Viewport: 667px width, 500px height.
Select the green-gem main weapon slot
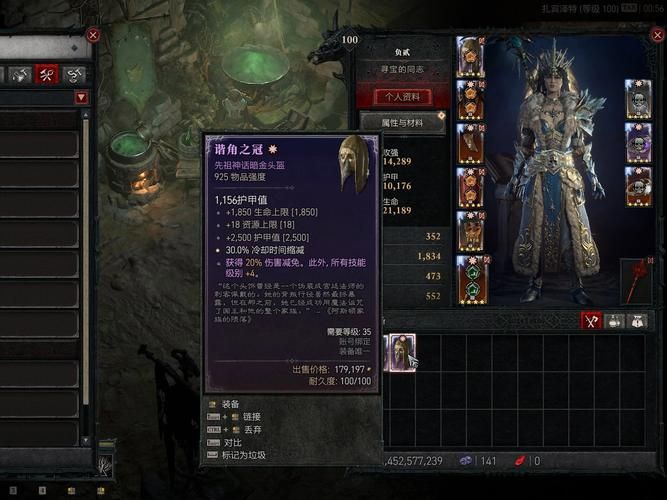470,277
